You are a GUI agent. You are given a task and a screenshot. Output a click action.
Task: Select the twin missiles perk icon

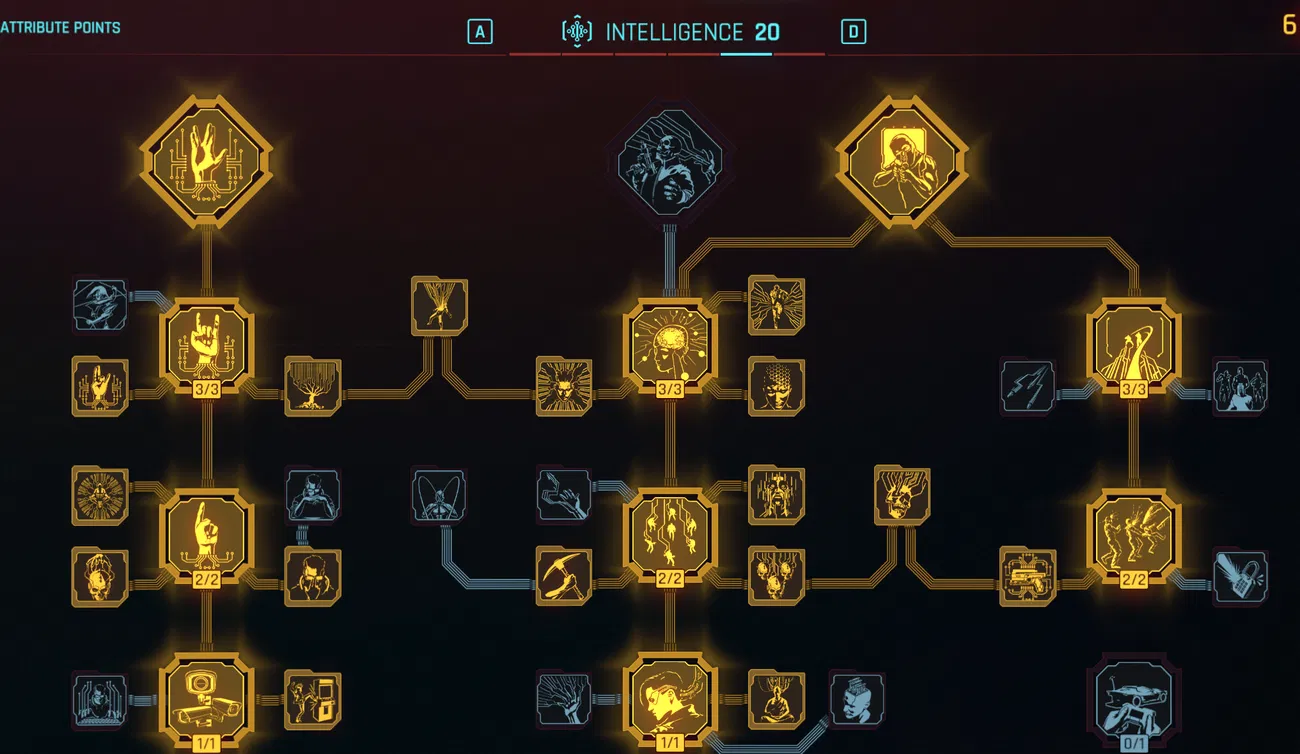click(1028, 385)
